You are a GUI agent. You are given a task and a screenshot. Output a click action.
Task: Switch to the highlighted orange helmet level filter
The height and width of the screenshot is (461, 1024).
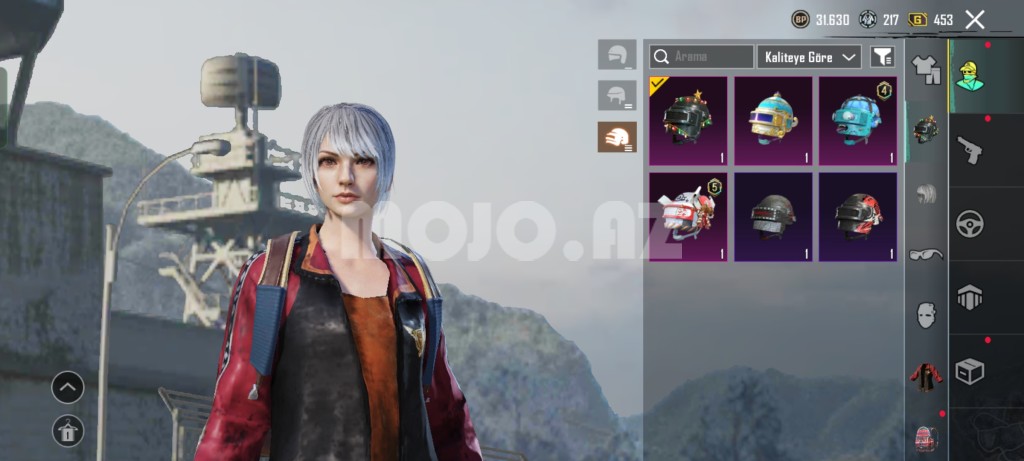coord(617,137)
